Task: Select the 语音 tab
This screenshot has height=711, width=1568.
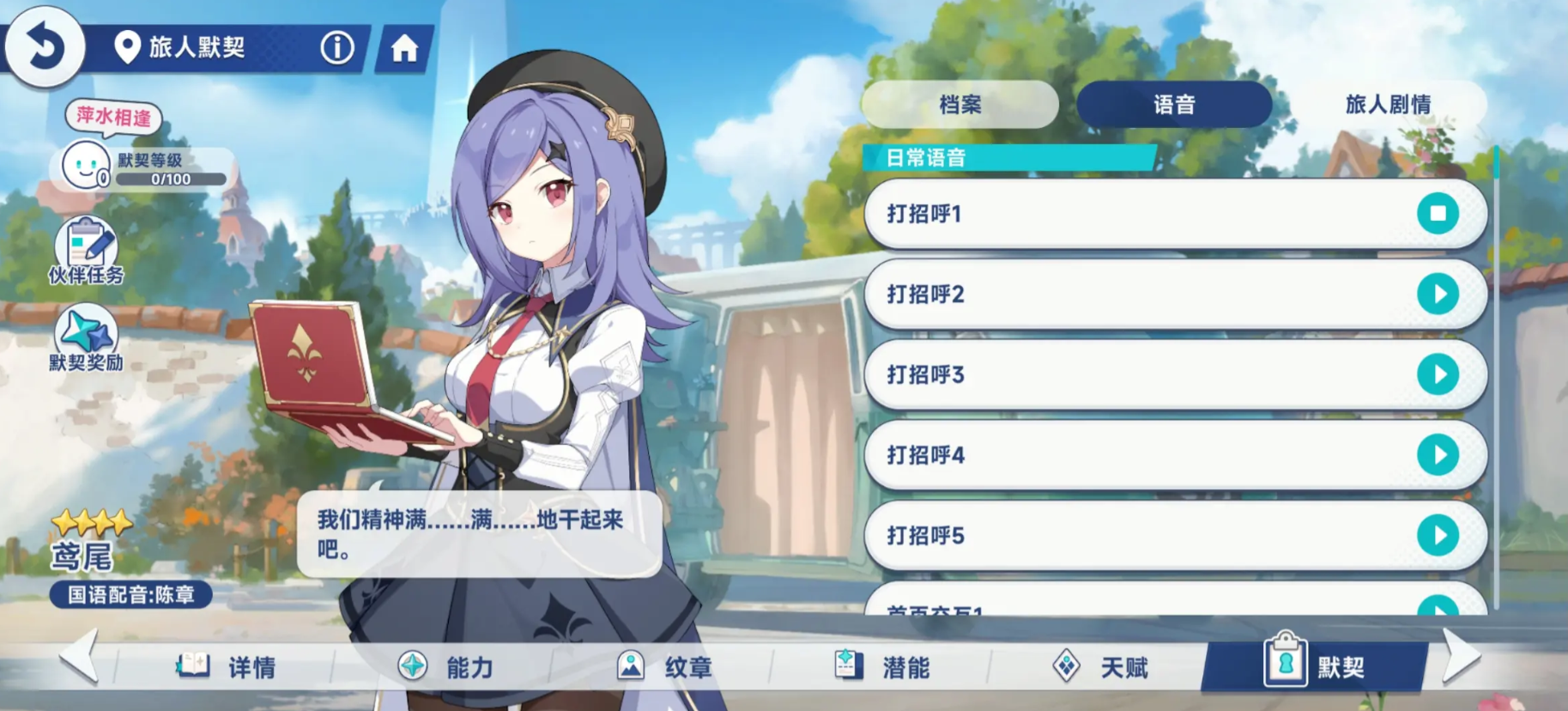Action: click(1174, 105)
